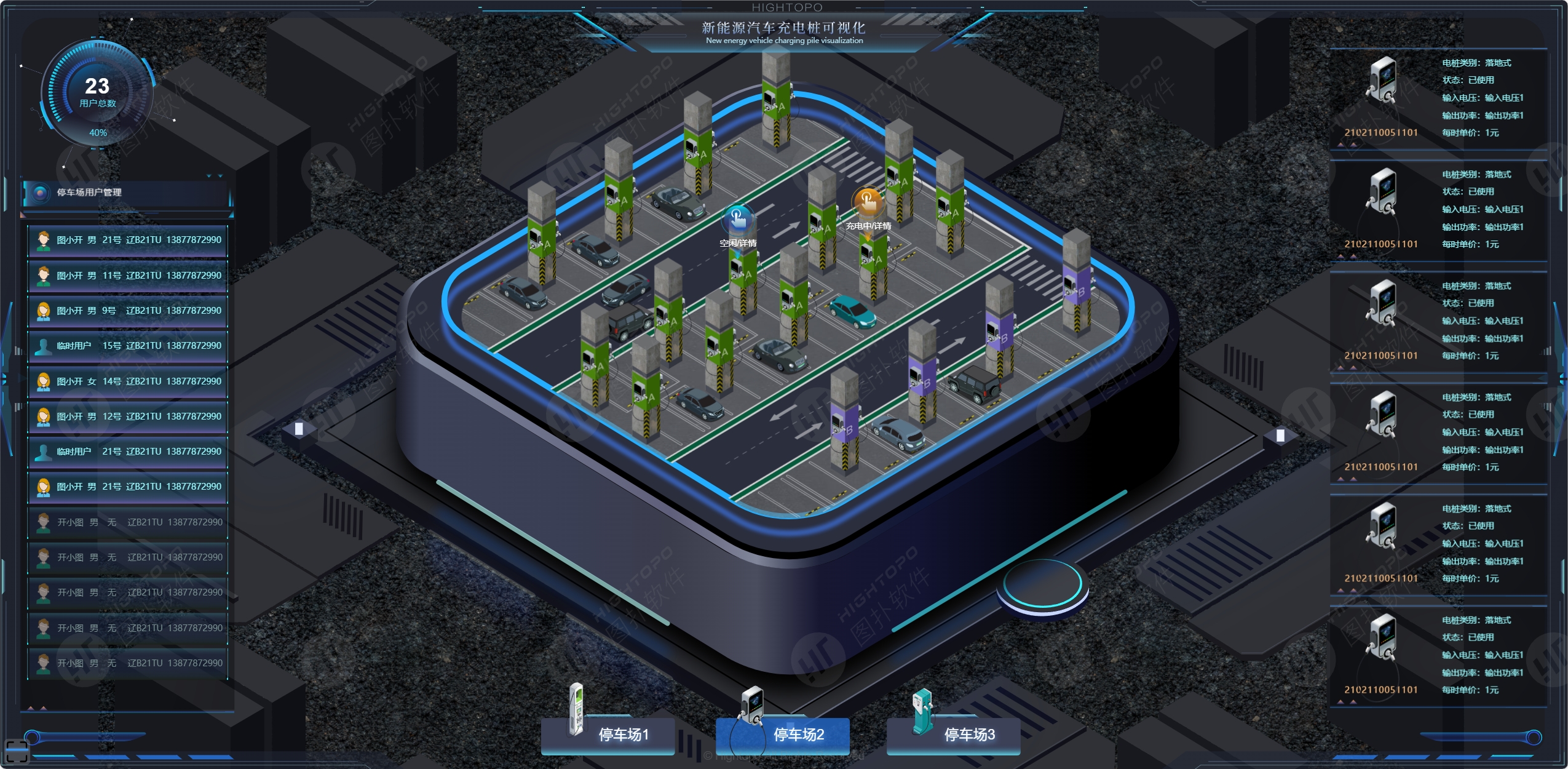Viewport: 1568px width, 769px height.
Task: Open the 空闲/详情 idle charger details
Action: pos(738,220)
